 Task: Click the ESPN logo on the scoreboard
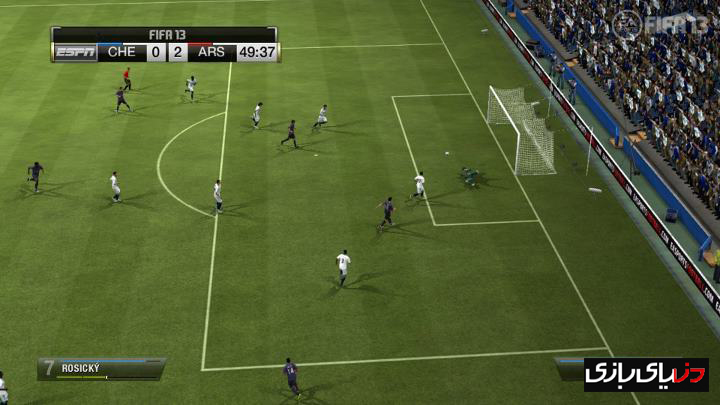[76, 52]
